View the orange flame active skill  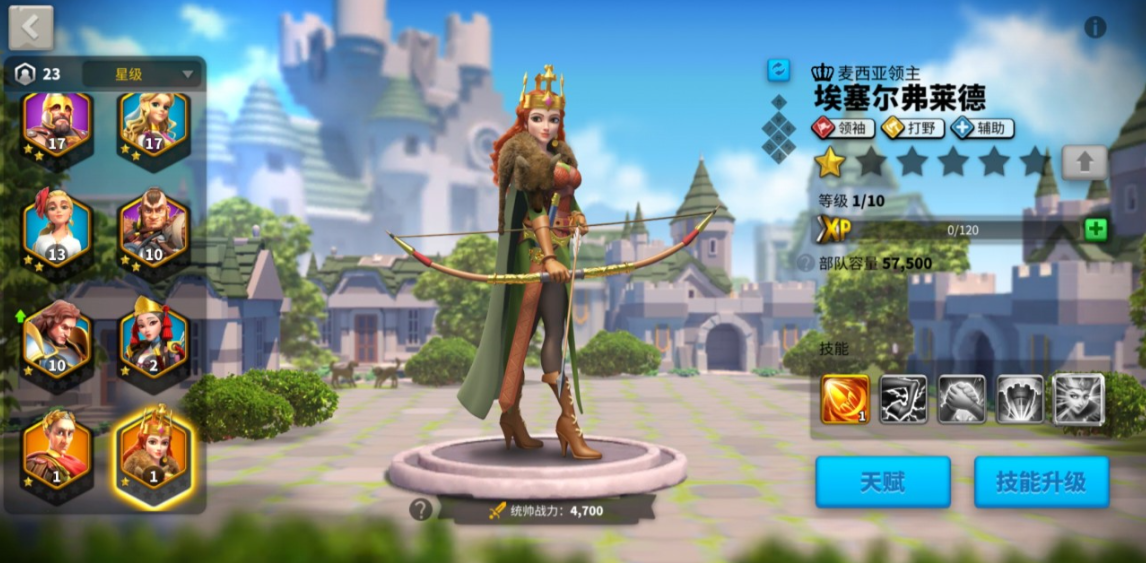[844, 399]
